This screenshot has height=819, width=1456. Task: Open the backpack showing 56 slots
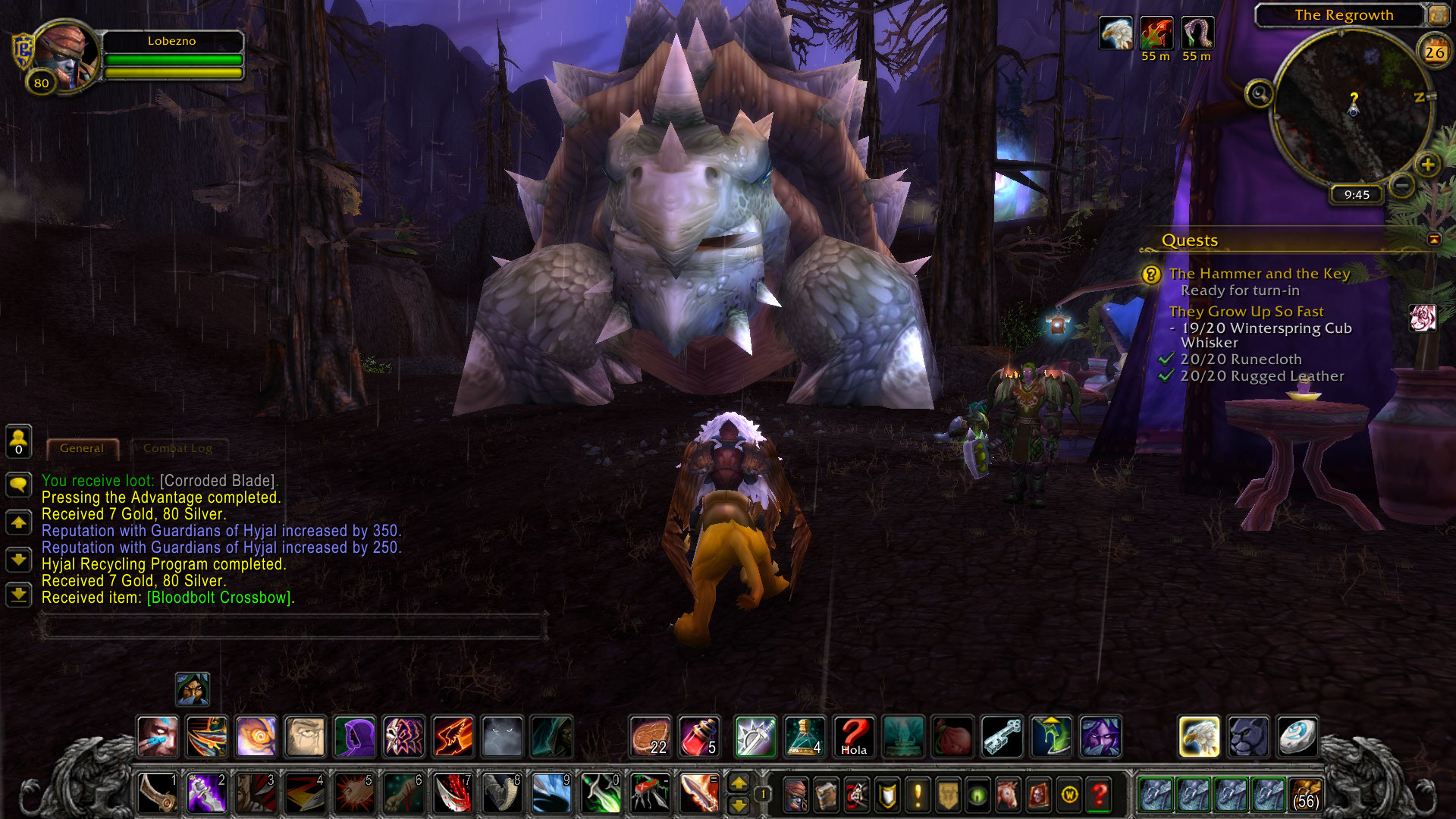coord(1305,794)
